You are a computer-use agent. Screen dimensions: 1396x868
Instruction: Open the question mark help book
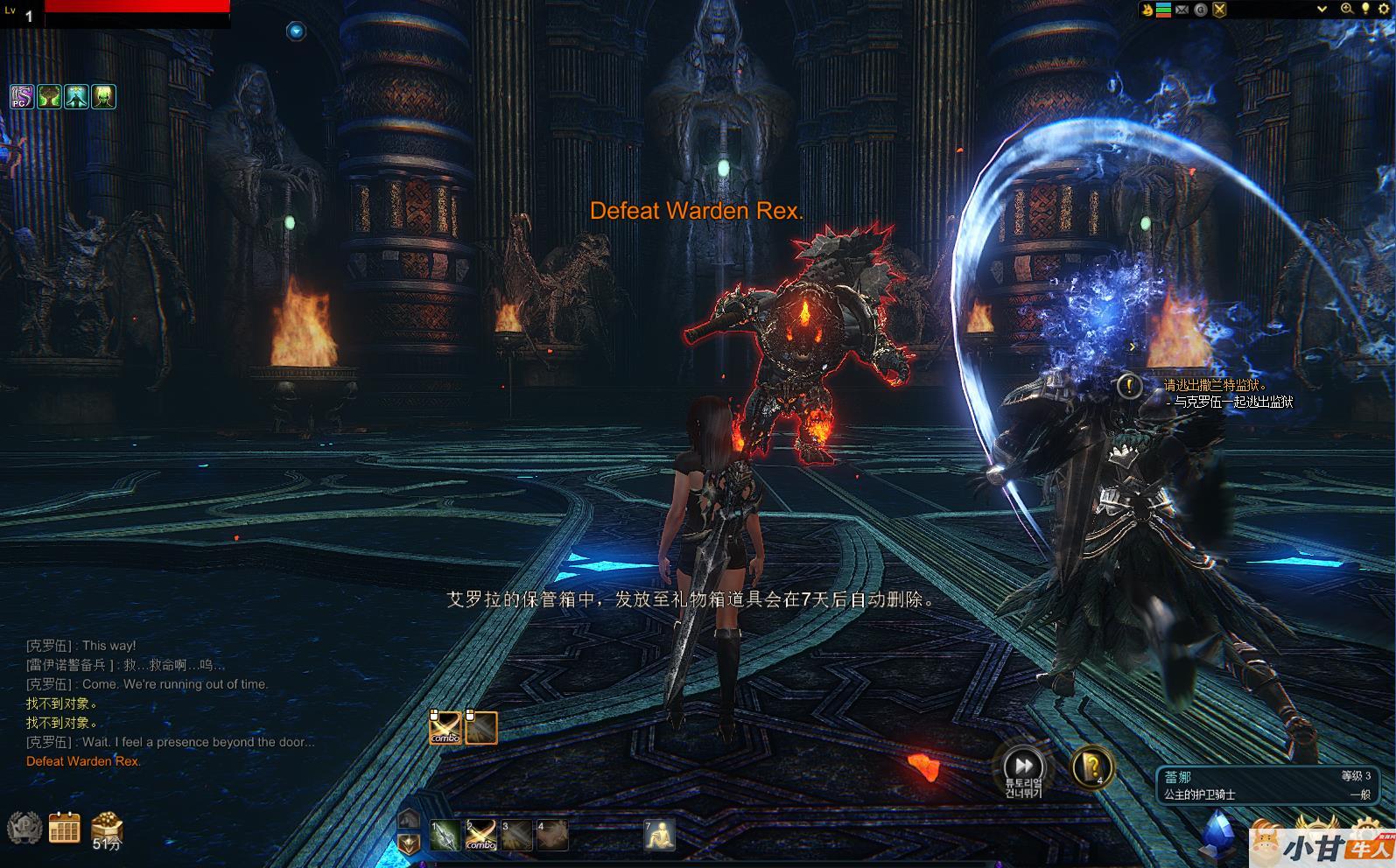1091,767
